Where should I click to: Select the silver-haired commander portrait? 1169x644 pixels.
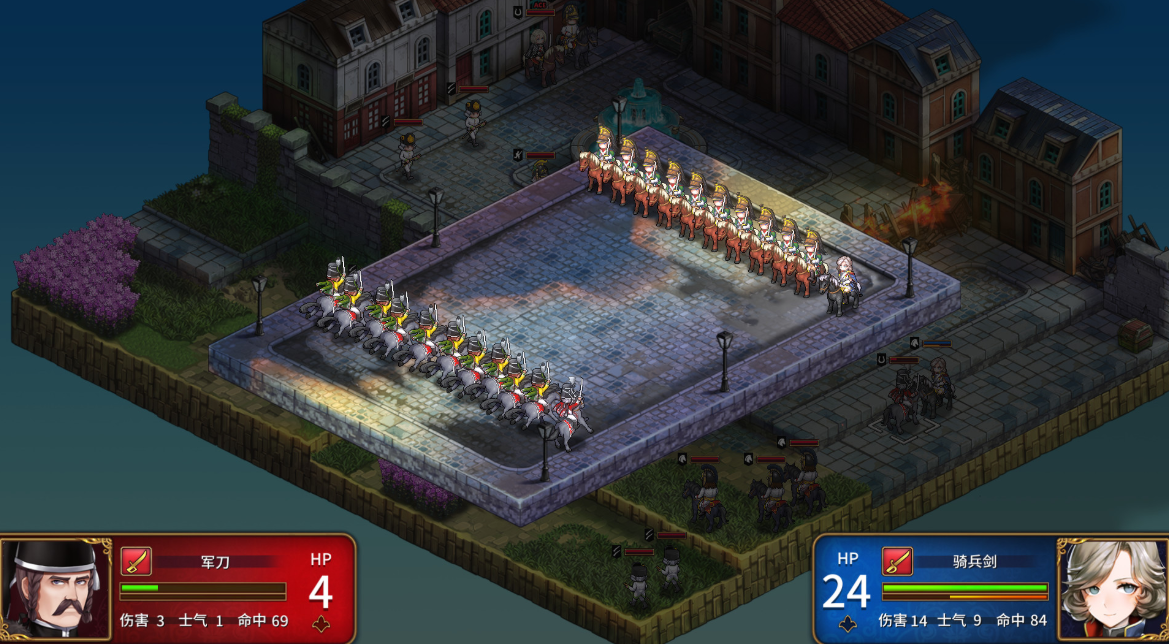[x=1112, y=589]
